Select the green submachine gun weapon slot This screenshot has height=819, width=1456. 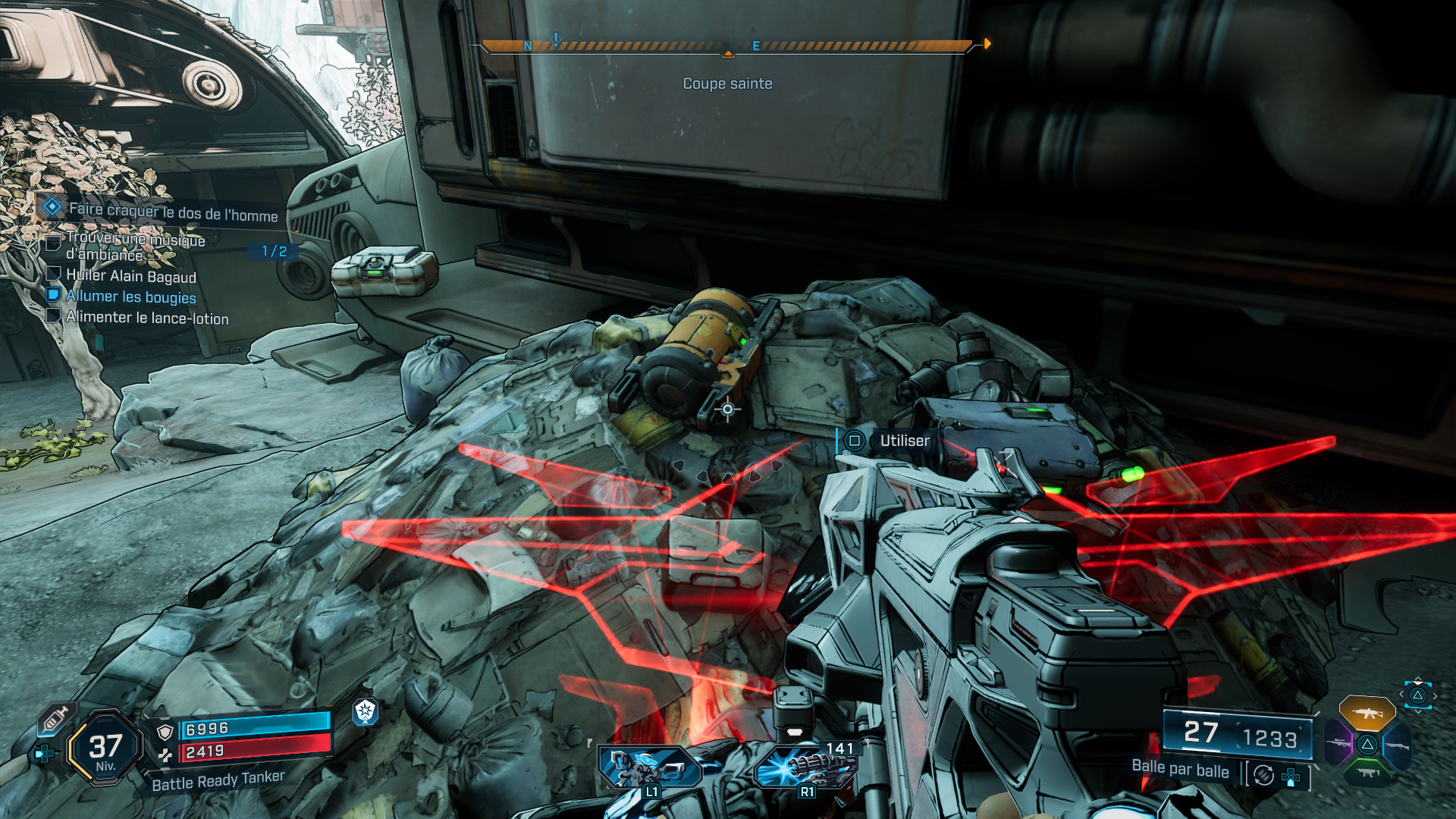coord(1367,773)
